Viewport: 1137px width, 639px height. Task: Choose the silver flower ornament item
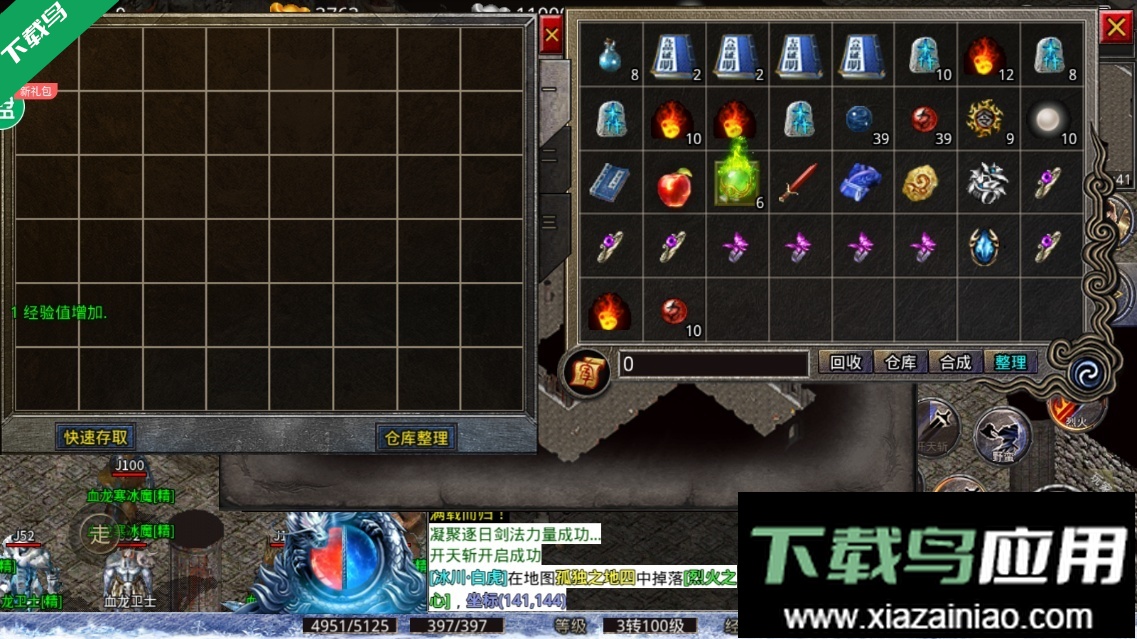[987, 183]
